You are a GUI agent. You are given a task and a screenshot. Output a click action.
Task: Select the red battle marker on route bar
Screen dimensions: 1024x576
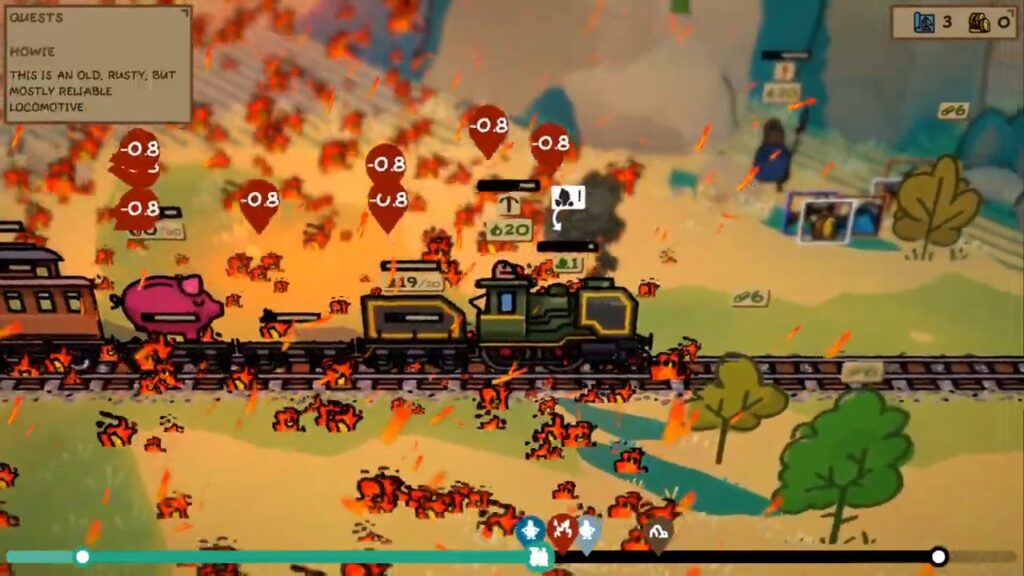561,529
